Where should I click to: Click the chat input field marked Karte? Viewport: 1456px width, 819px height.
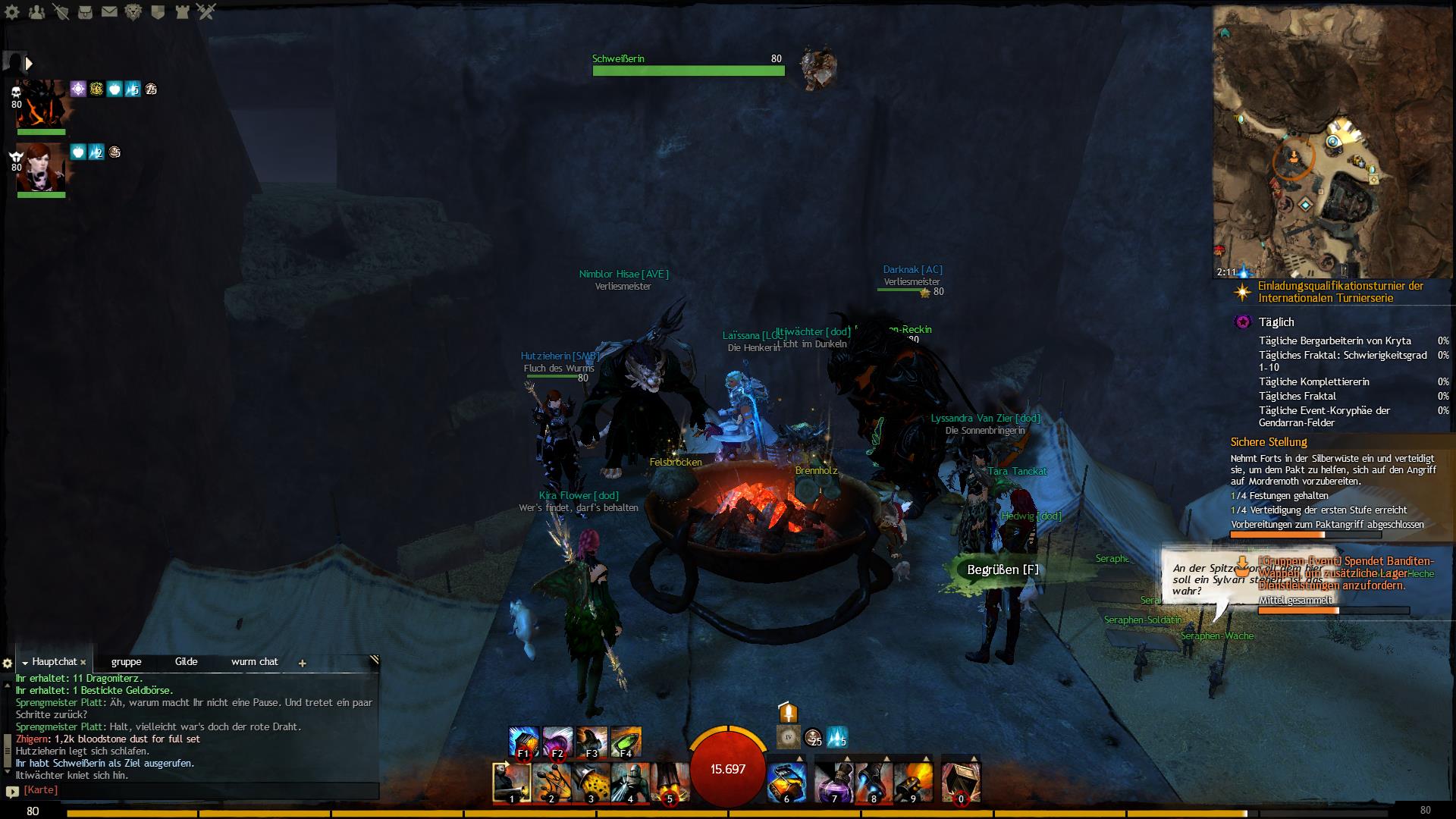197,790
